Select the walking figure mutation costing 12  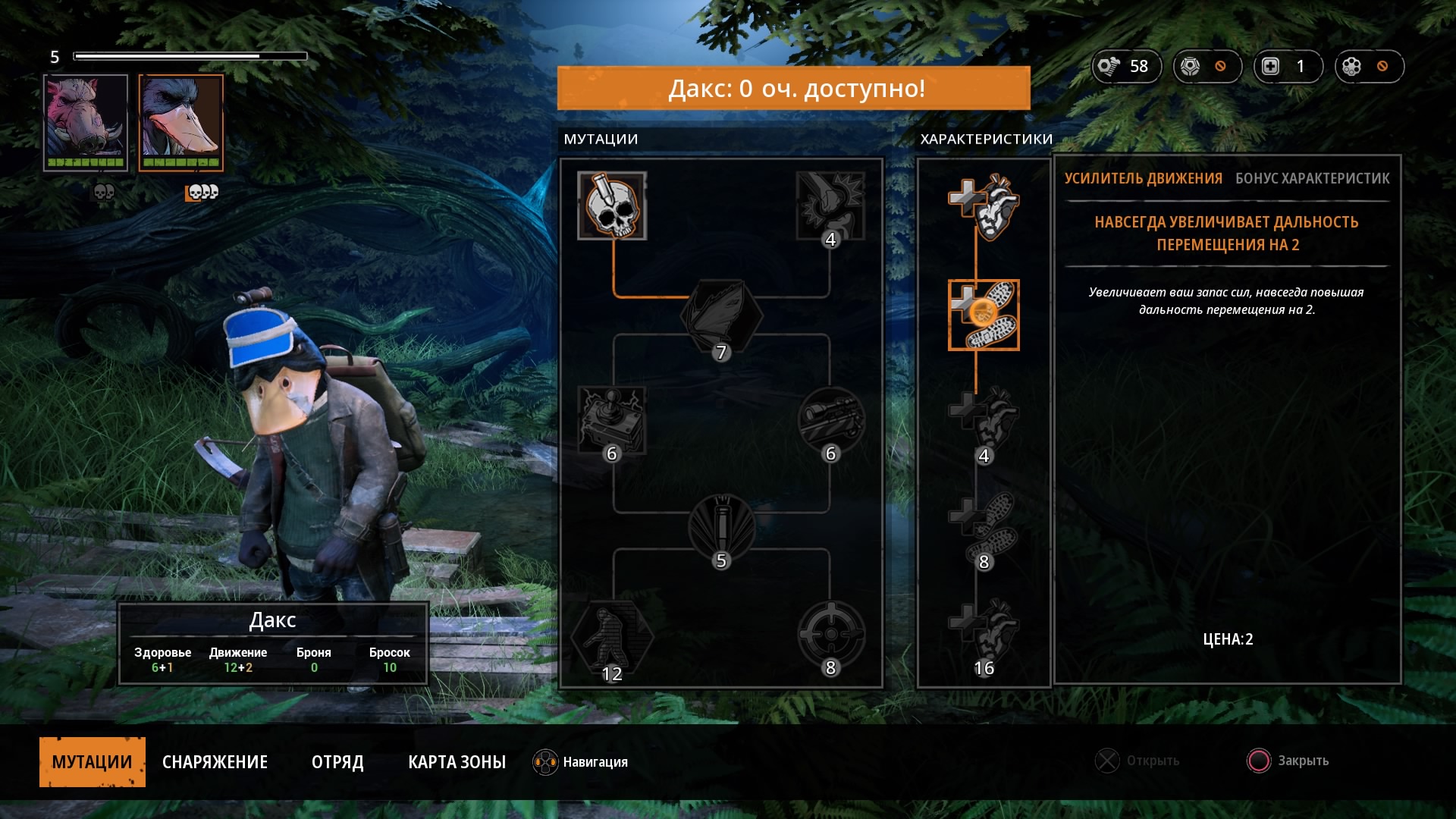pyautogui.click(x=612, y=635)
